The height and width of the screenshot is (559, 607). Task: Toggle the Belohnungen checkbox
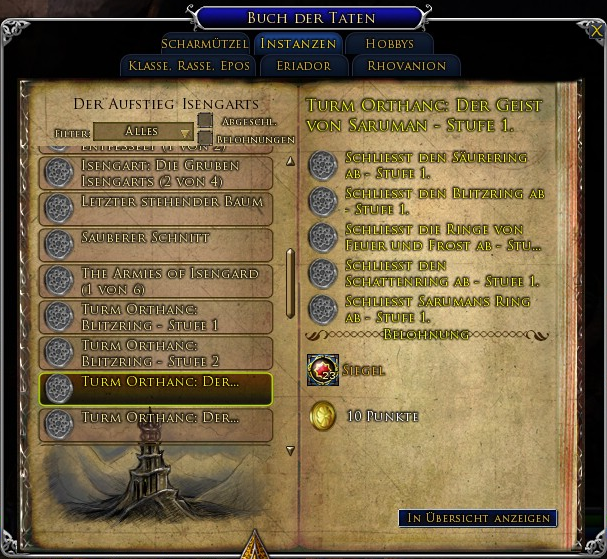click(205, 139)
